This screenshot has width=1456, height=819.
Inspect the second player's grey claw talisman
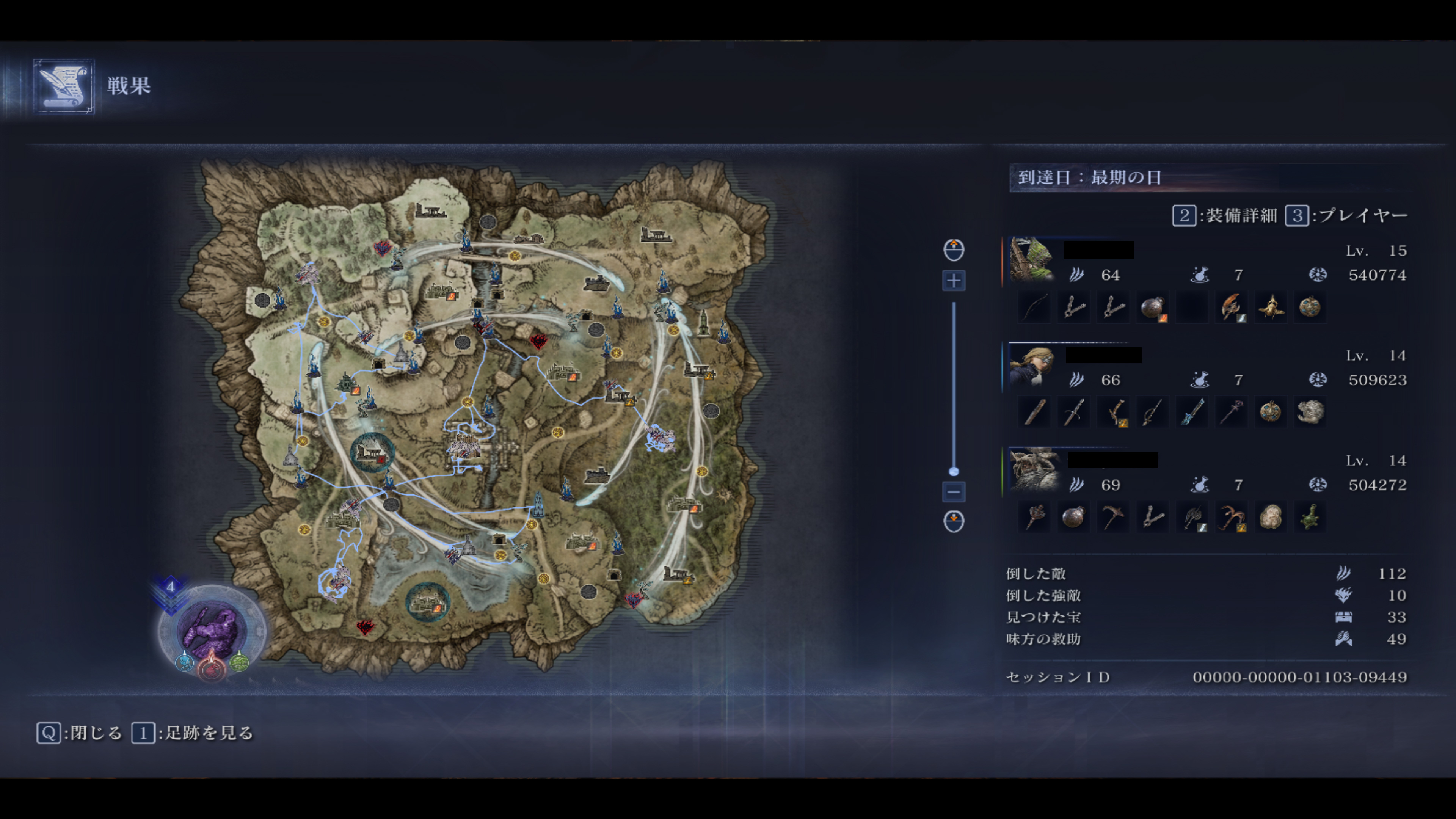(1310, 412)
